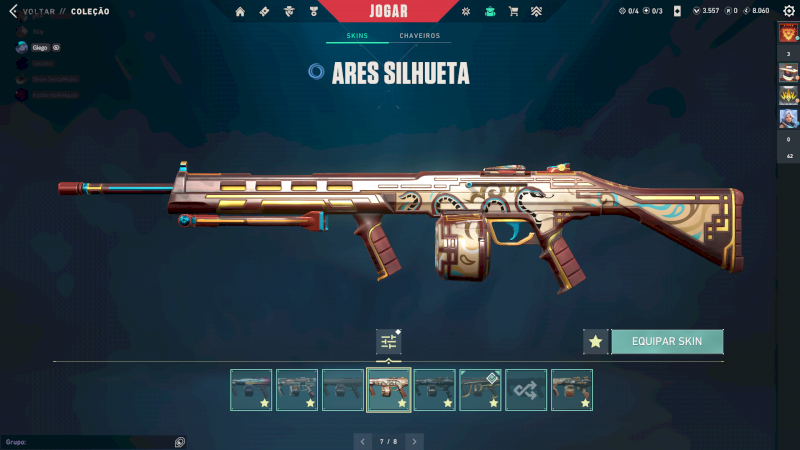Select the random shuffle skin tile
The image size is (800, 450).
click(x=526, y=390)
